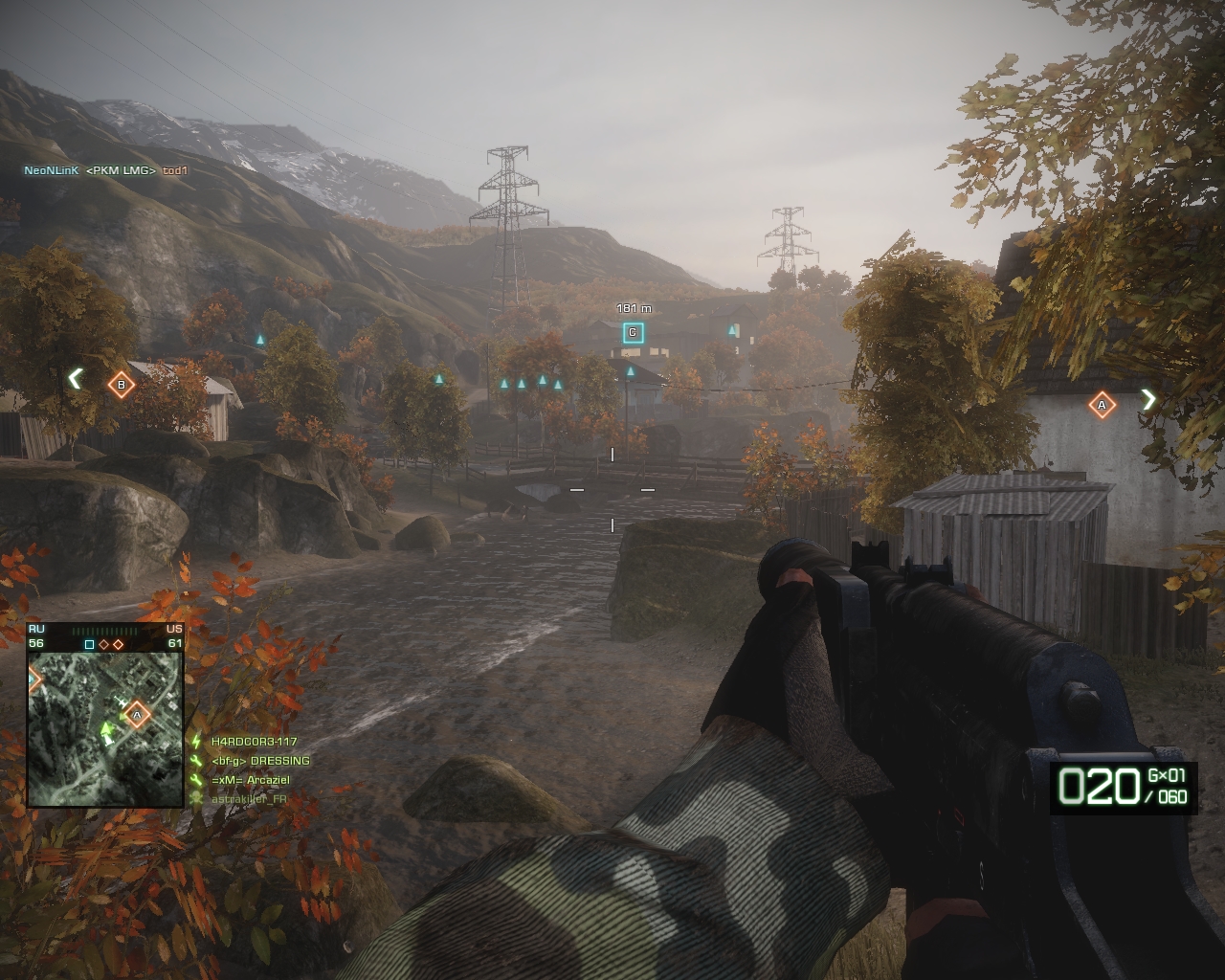This screenshot has height=980, width=1225.
Task: Click the blue objective C square marker
Action: coord(633,333)
